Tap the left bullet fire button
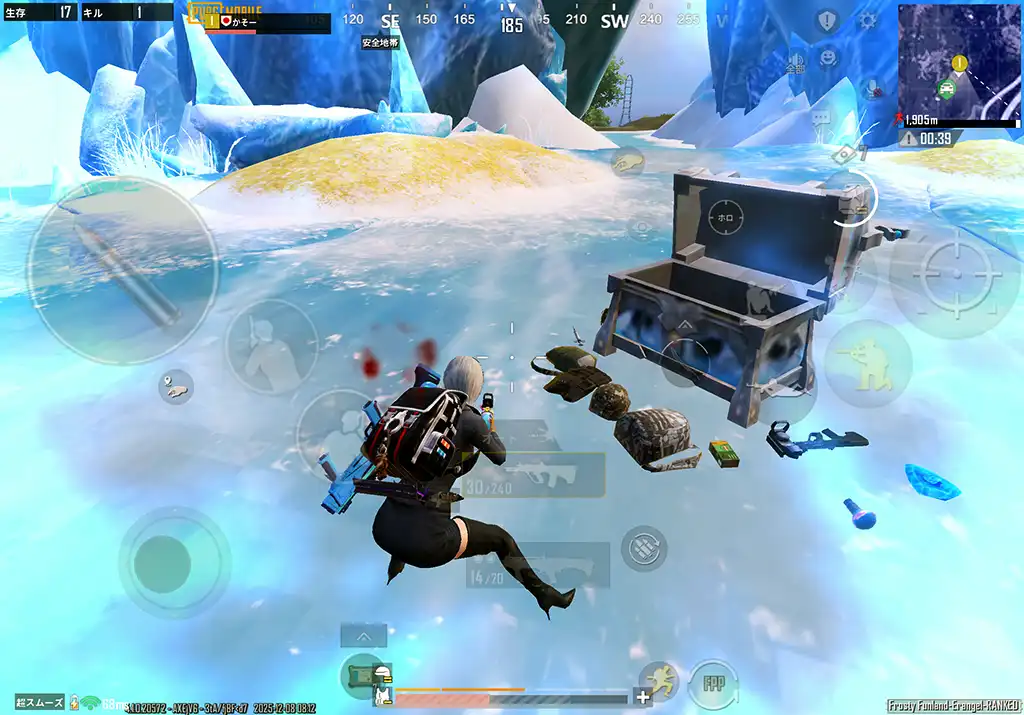 [122, 270]
